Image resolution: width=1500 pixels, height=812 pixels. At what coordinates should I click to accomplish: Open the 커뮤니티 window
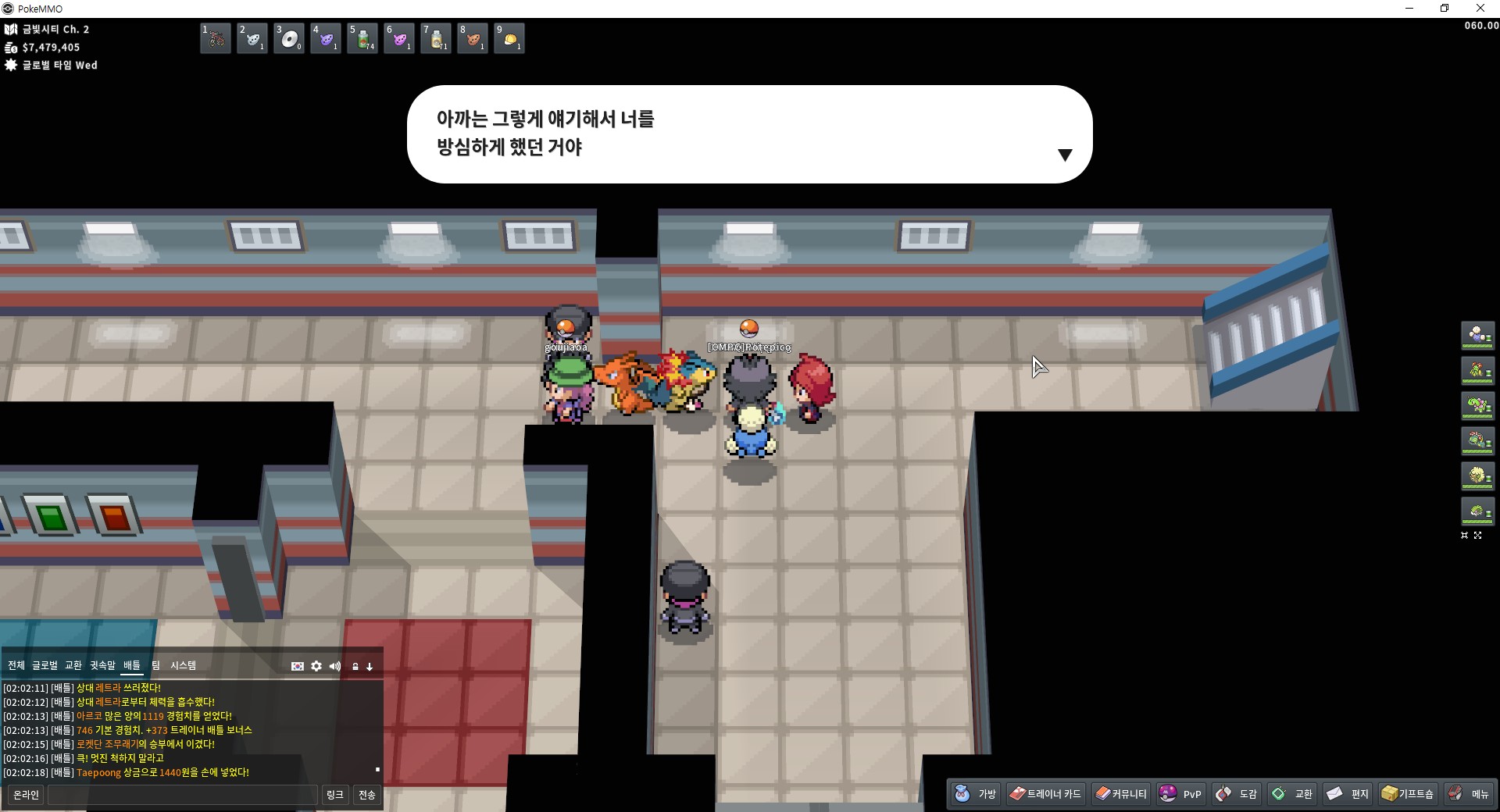coord(1121,794)
